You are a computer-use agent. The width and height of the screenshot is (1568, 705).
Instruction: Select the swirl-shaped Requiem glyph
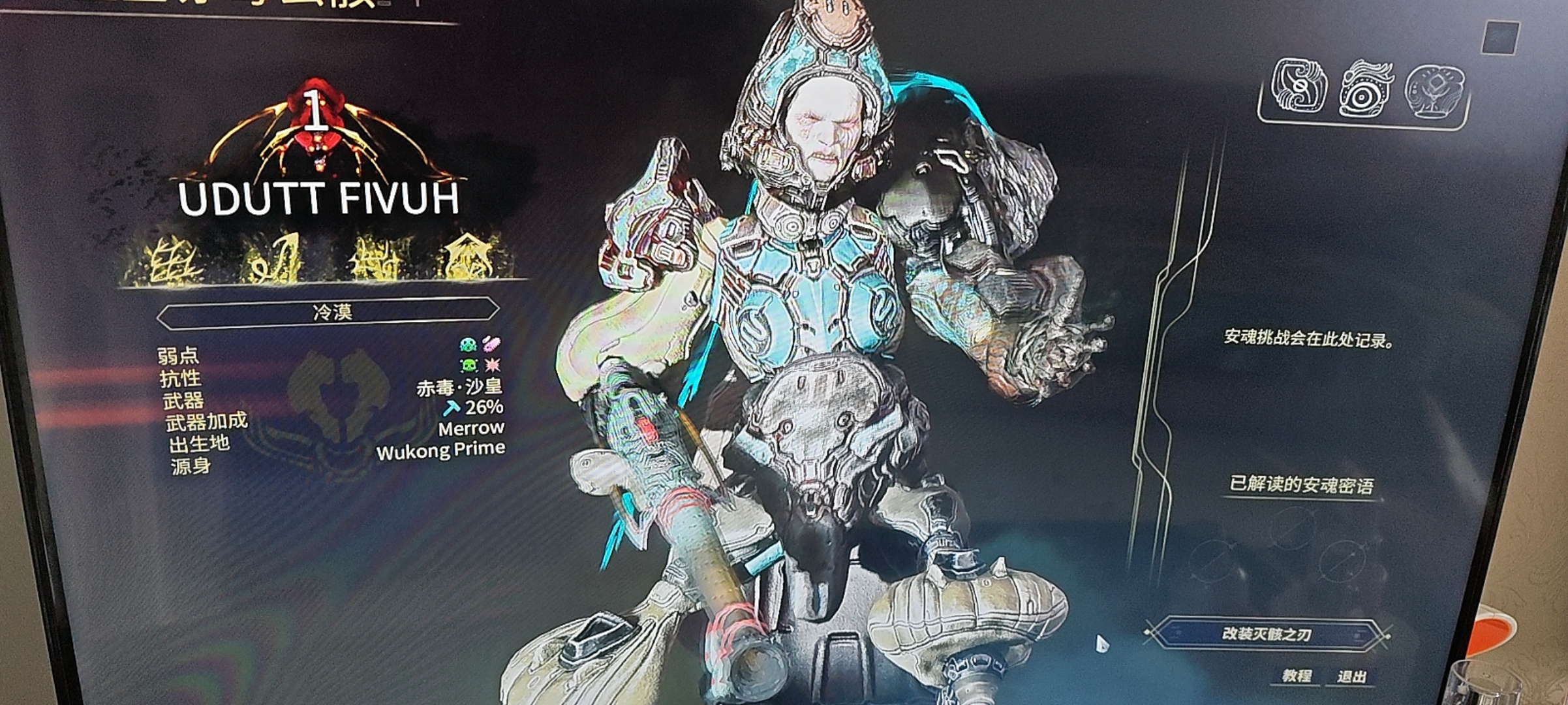(1299, 87)
